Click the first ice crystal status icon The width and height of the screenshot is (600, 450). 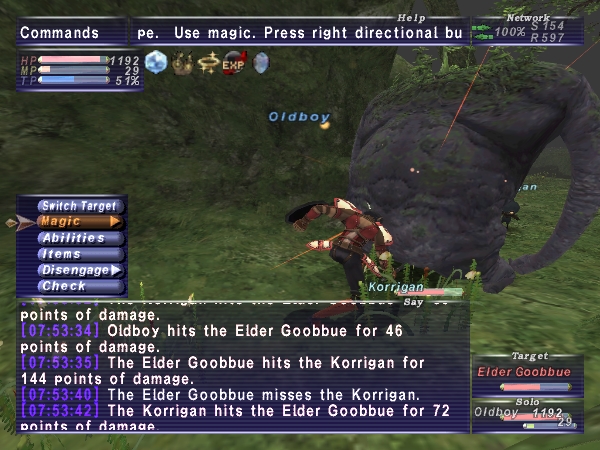[156, 62]
